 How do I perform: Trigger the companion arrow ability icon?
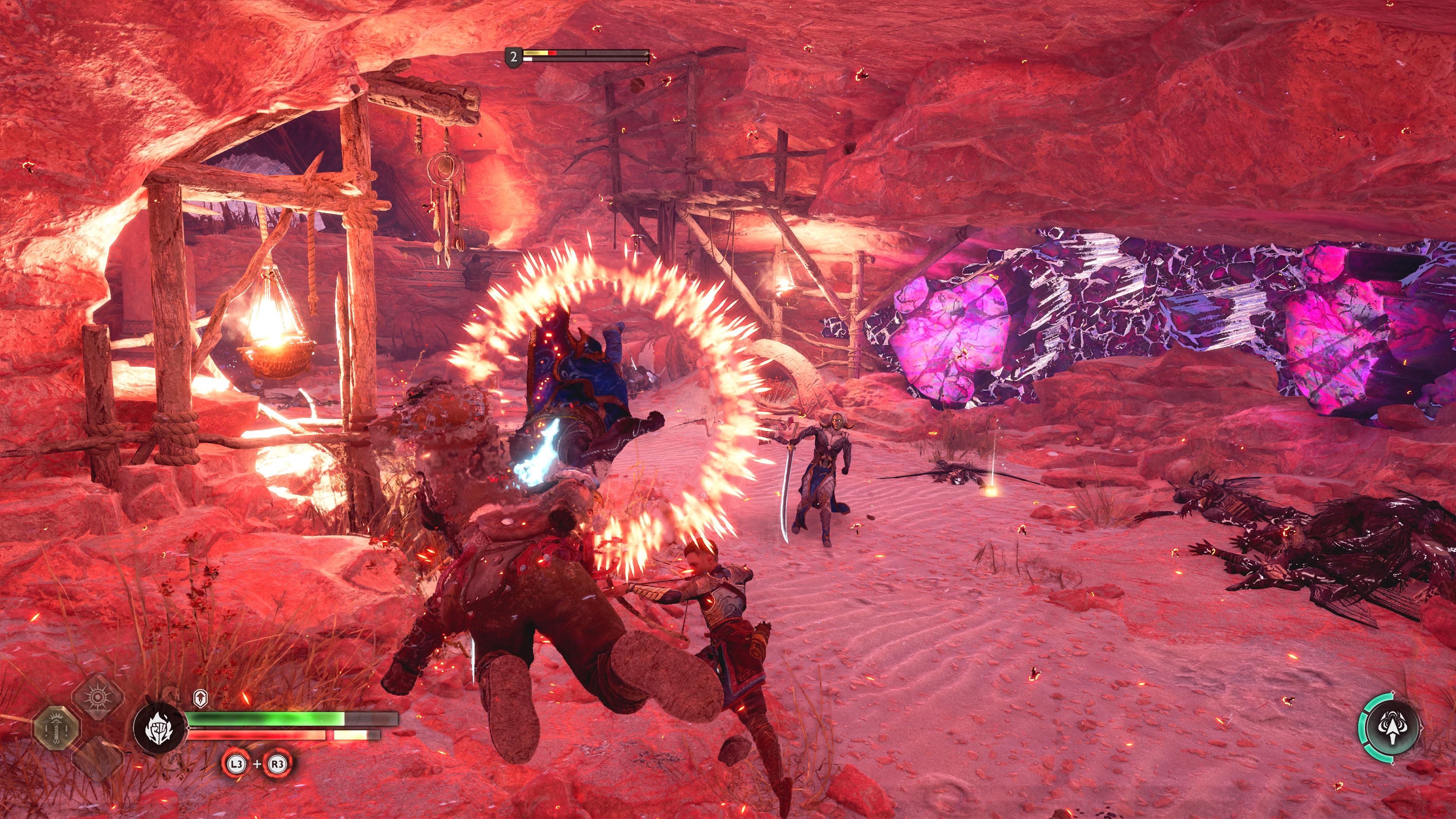coord(1392,727)
